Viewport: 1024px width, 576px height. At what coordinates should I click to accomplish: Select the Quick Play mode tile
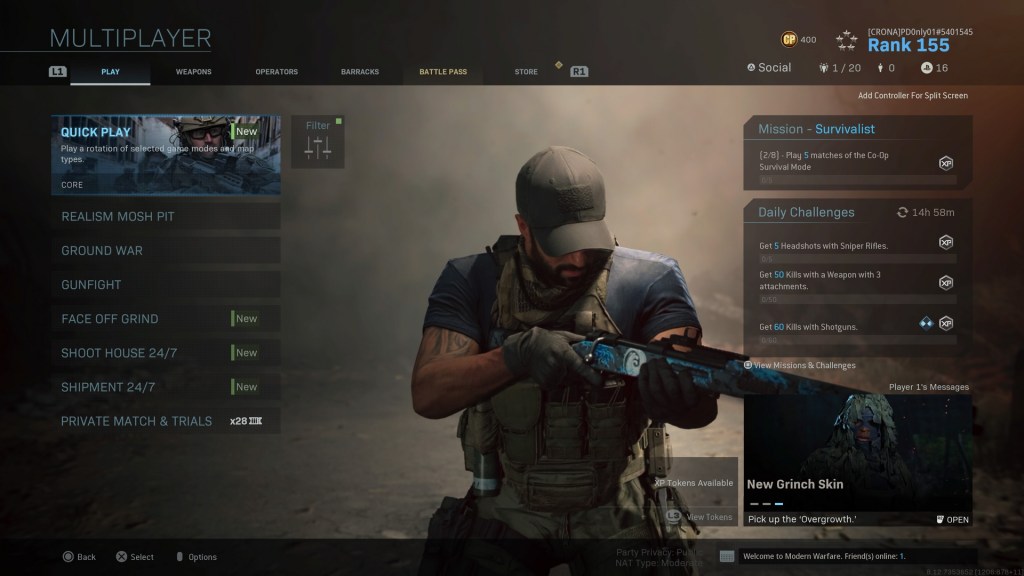coord(166,154)
